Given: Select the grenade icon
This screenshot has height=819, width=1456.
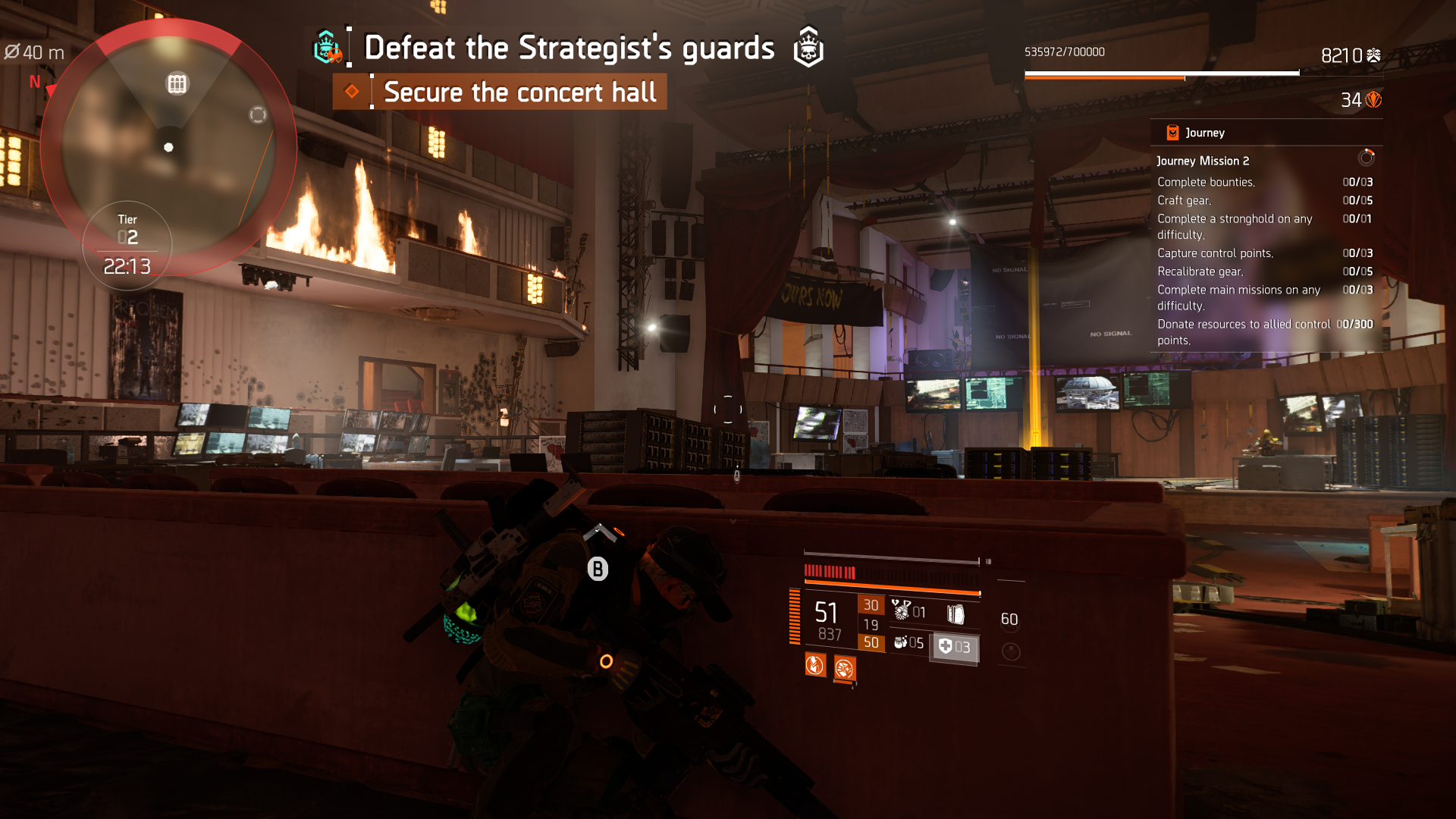Looking at the screenshot, I should tap(901, 609).
